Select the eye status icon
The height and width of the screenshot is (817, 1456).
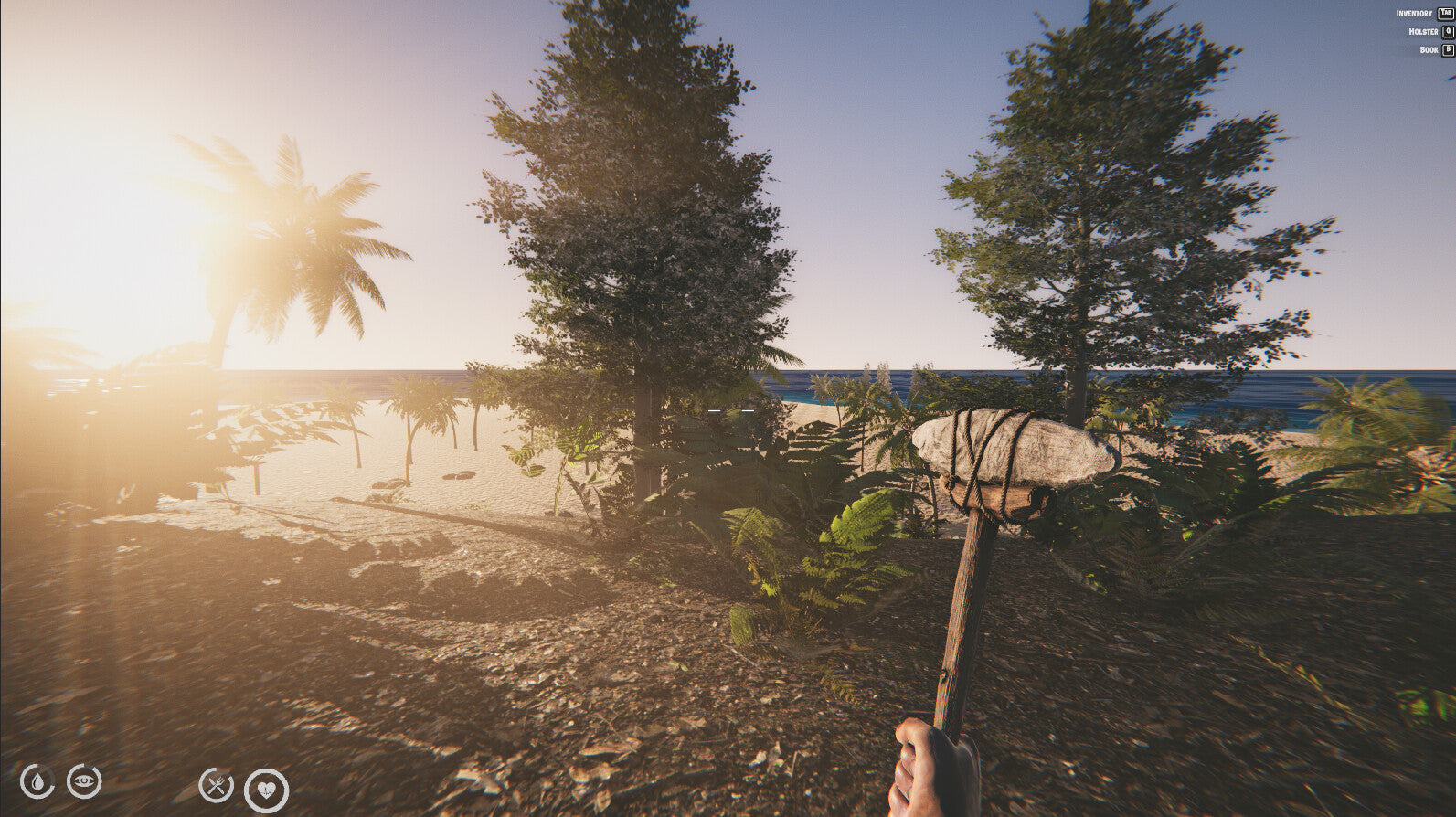(x=84, y=780)
